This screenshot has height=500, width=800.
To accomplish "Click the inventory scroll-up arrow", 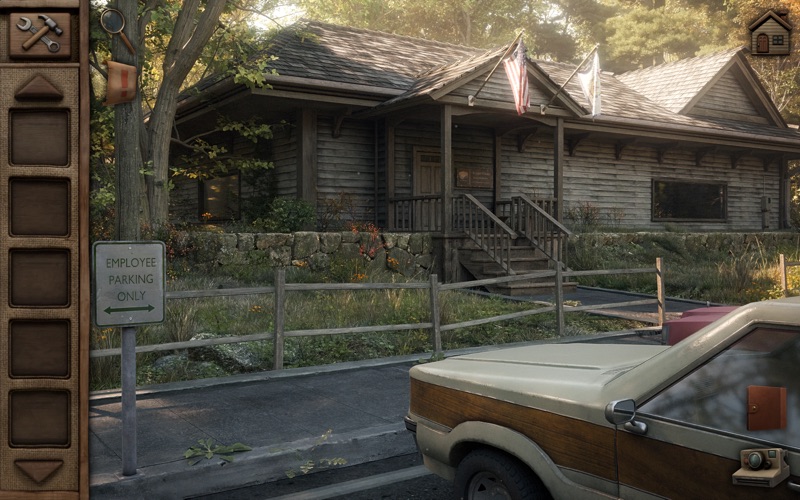I will (39, 87).
